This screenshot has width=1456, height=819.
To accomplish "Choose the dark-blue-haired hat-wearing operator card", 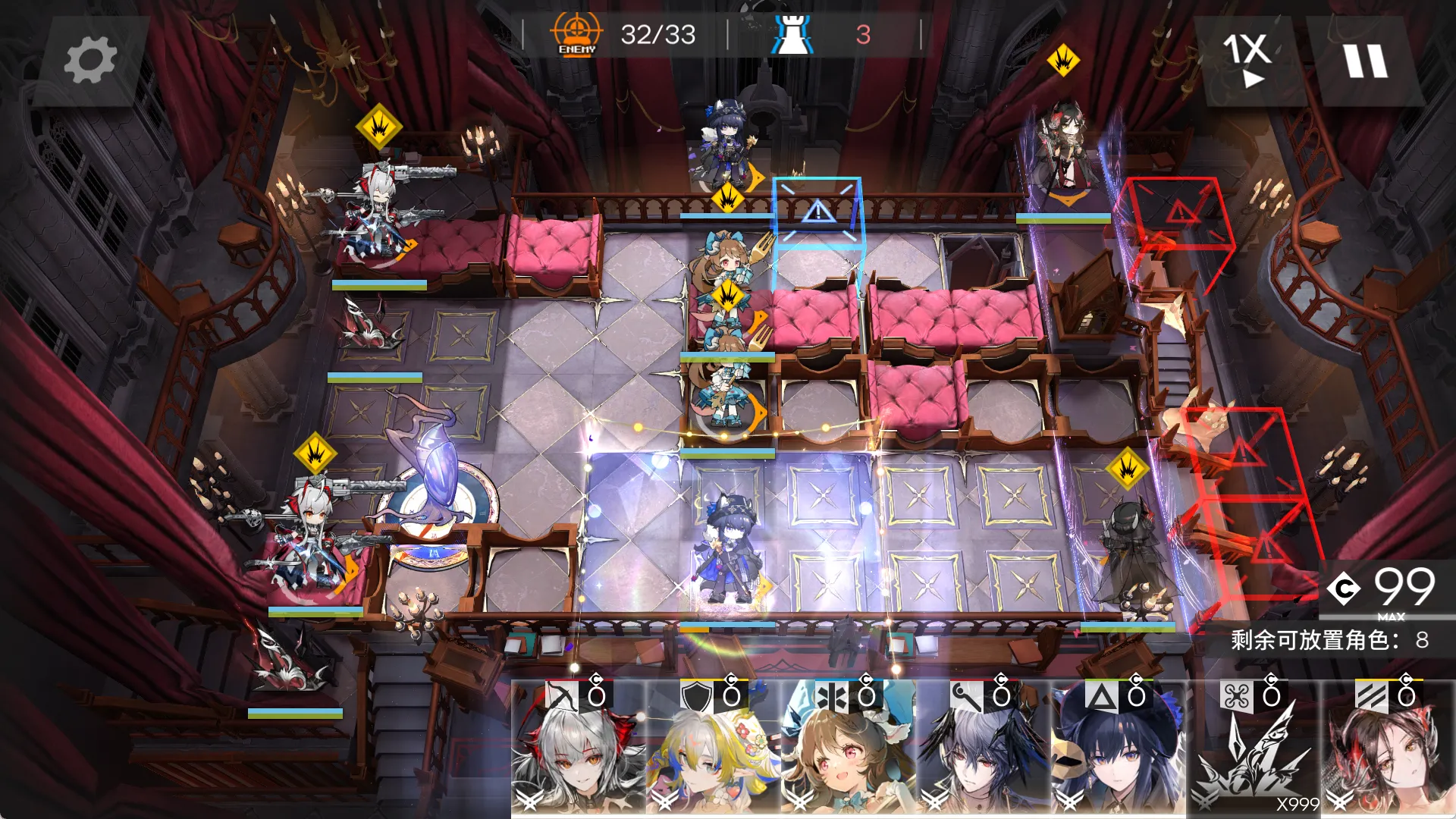I will tap(1118, 747).
